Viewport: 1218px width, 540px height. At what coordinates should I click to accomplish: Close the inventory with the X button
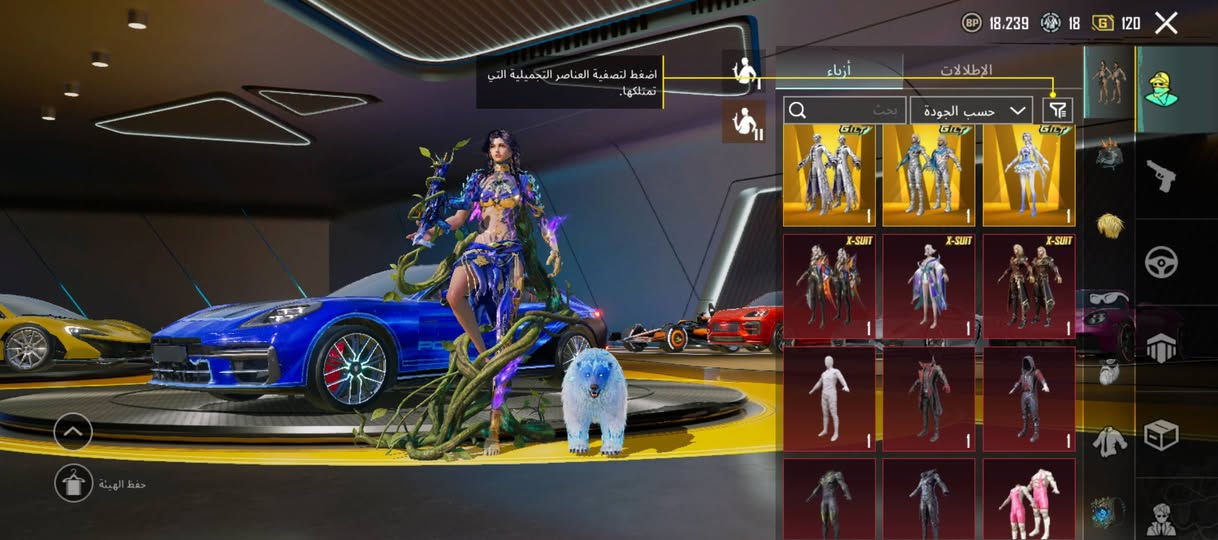pyautogui.click(x=1166, y=23)
